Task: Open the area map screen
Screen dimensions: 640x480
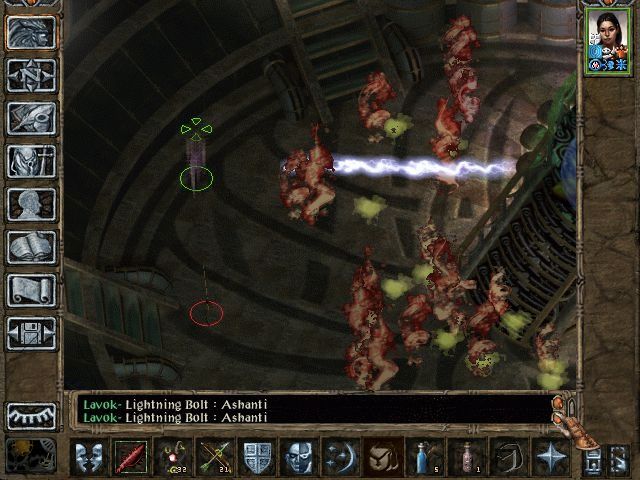Action: (32, 75)
